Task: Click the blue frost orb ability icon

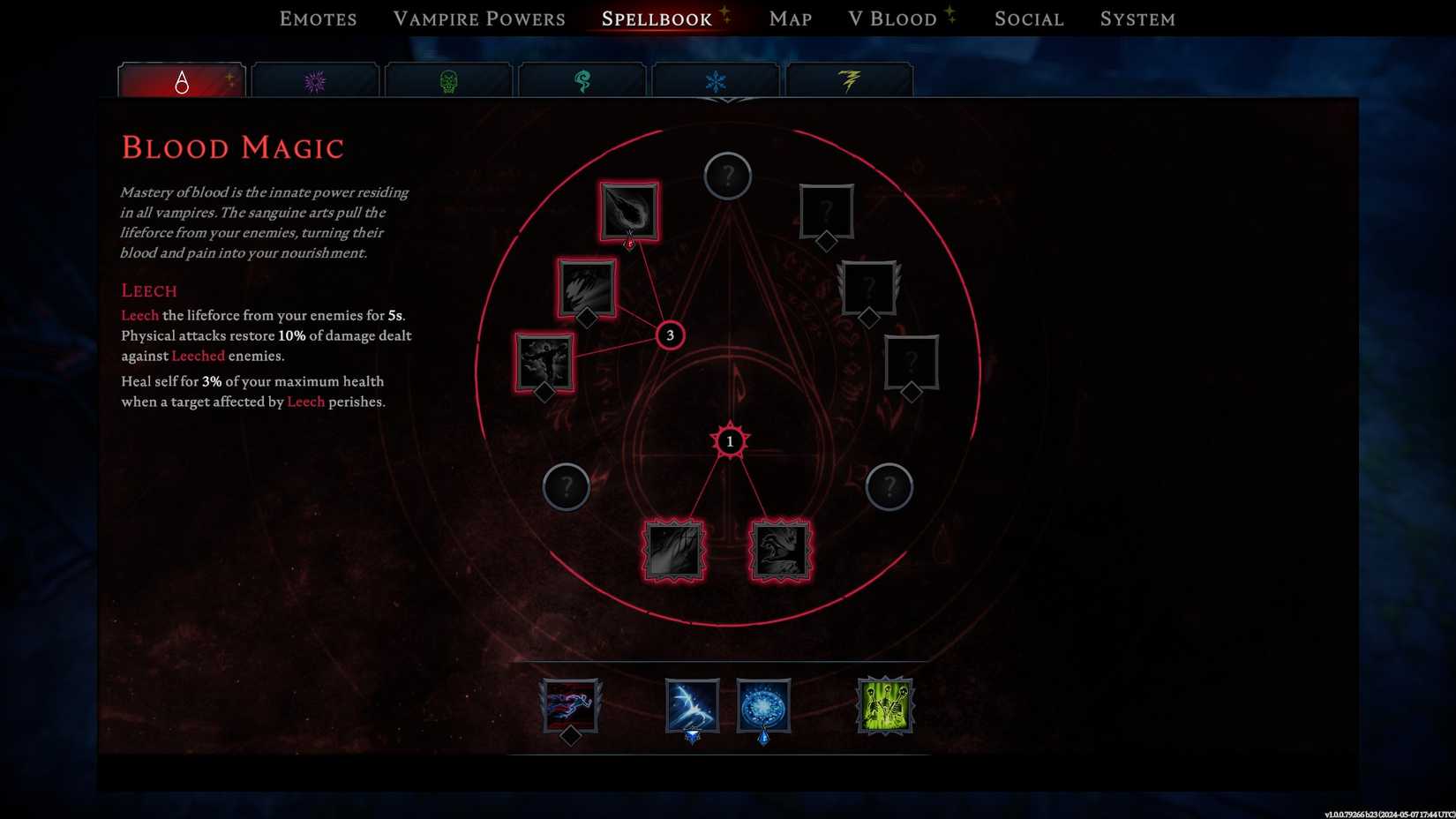Action: pos(762,703)
